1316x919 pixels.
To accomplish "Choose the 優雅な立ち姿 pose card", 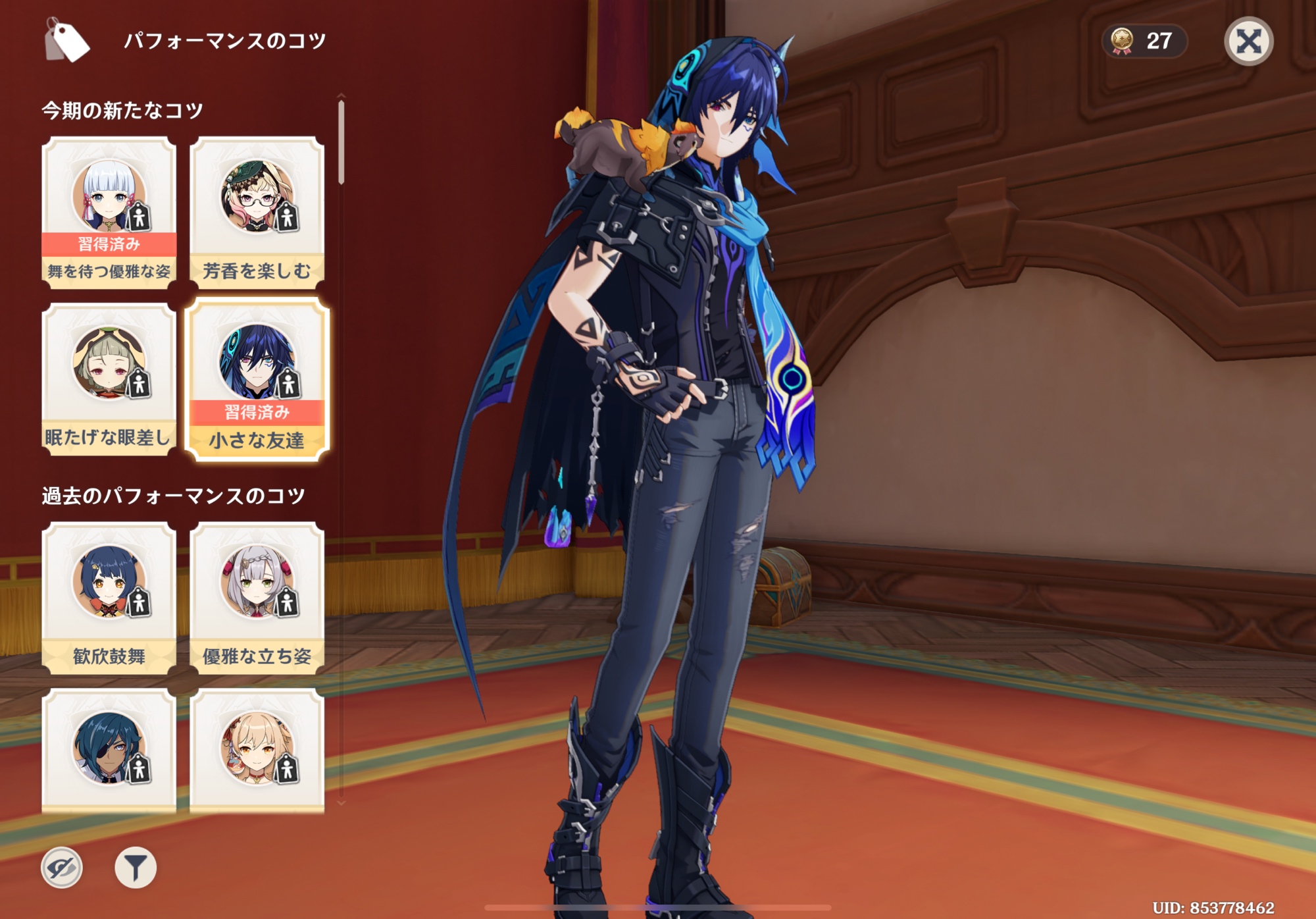I will click(x=257, y=597).
